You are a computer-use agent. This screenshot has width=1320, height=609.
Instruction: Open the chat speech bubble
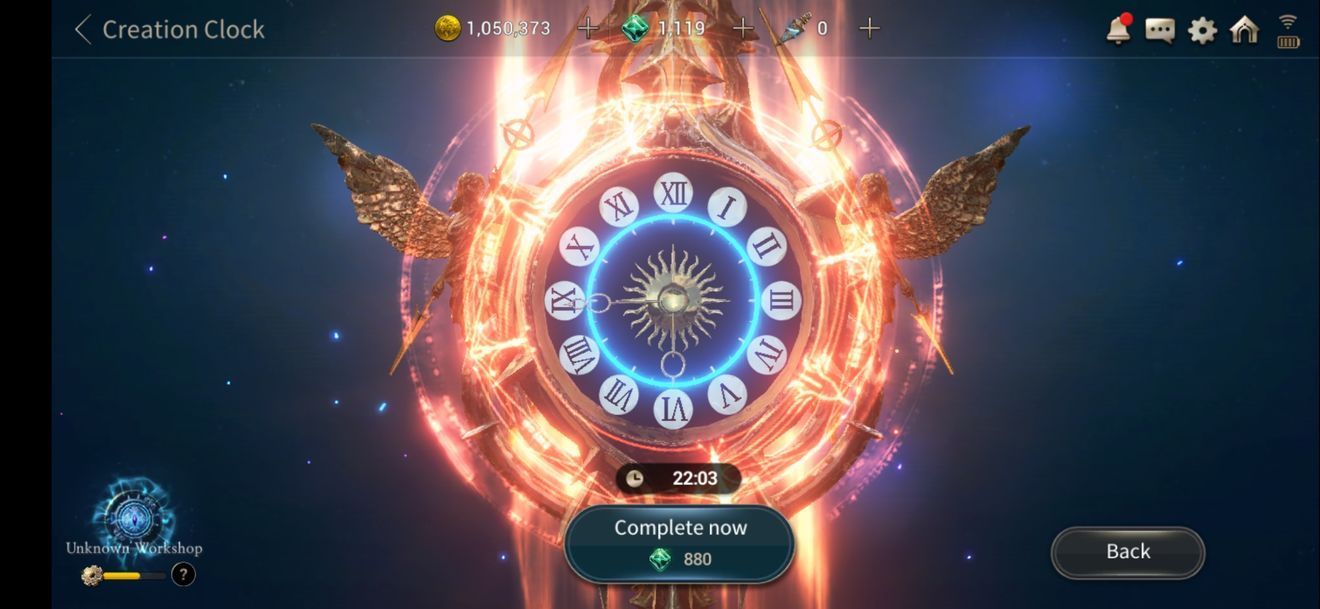1160,30
